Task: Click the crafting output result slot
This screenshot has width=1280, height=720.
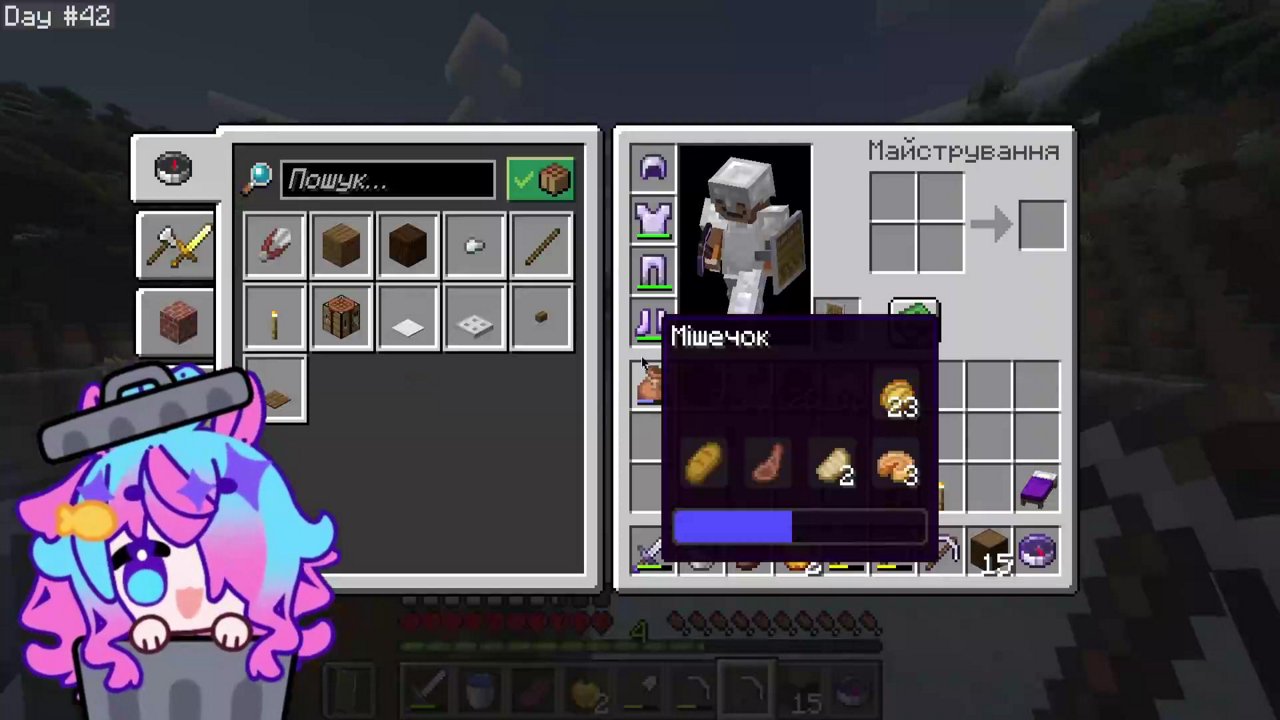Action: pos(1042,224)
